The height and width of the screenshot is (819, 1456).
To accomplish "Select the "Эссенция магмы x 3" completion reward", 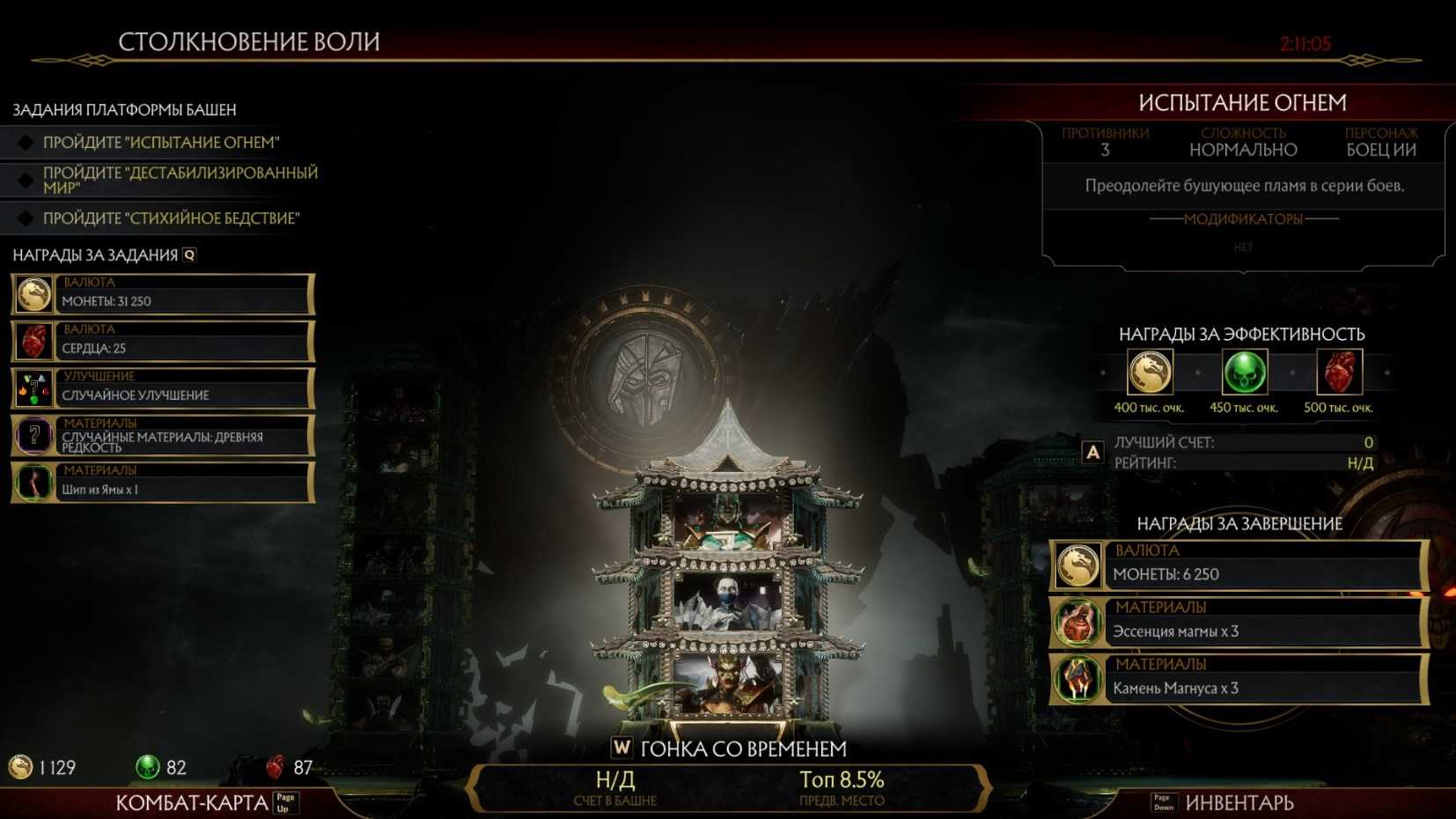I will click(x=1238, y=622).
